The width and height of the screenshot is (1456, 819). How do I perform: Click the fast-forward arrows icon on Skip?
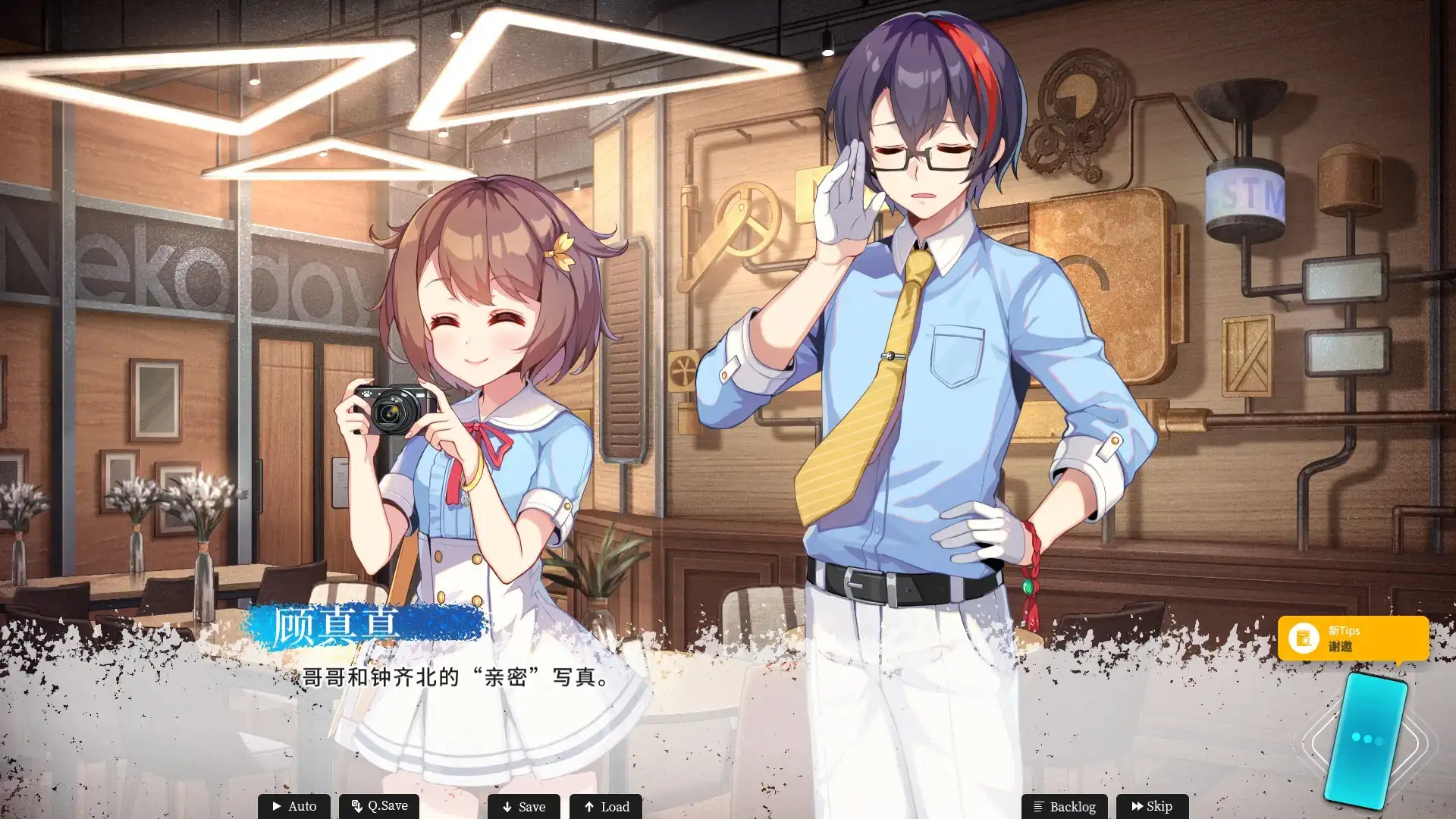pos(1136,806)
